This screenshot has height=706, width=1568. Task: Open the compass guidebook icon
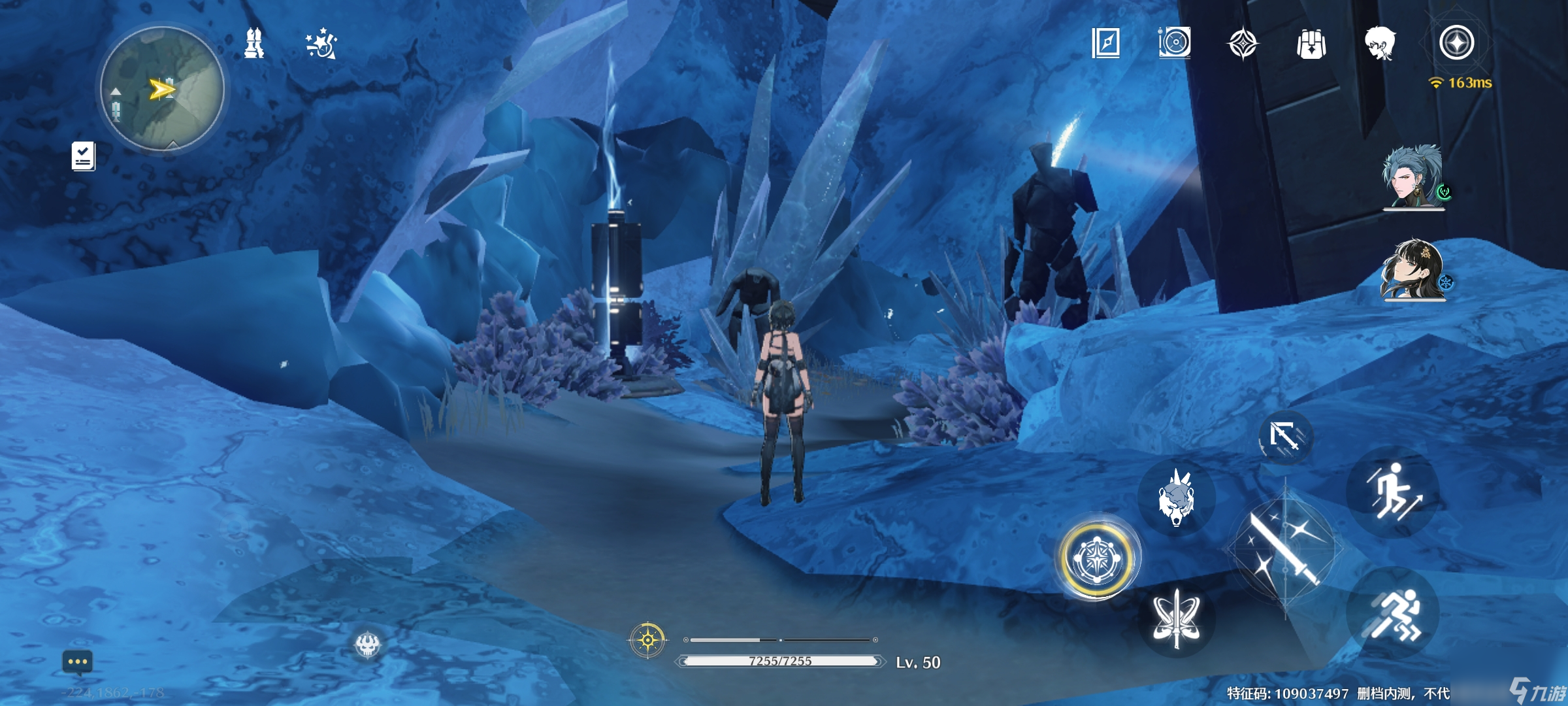(1106, 43)
